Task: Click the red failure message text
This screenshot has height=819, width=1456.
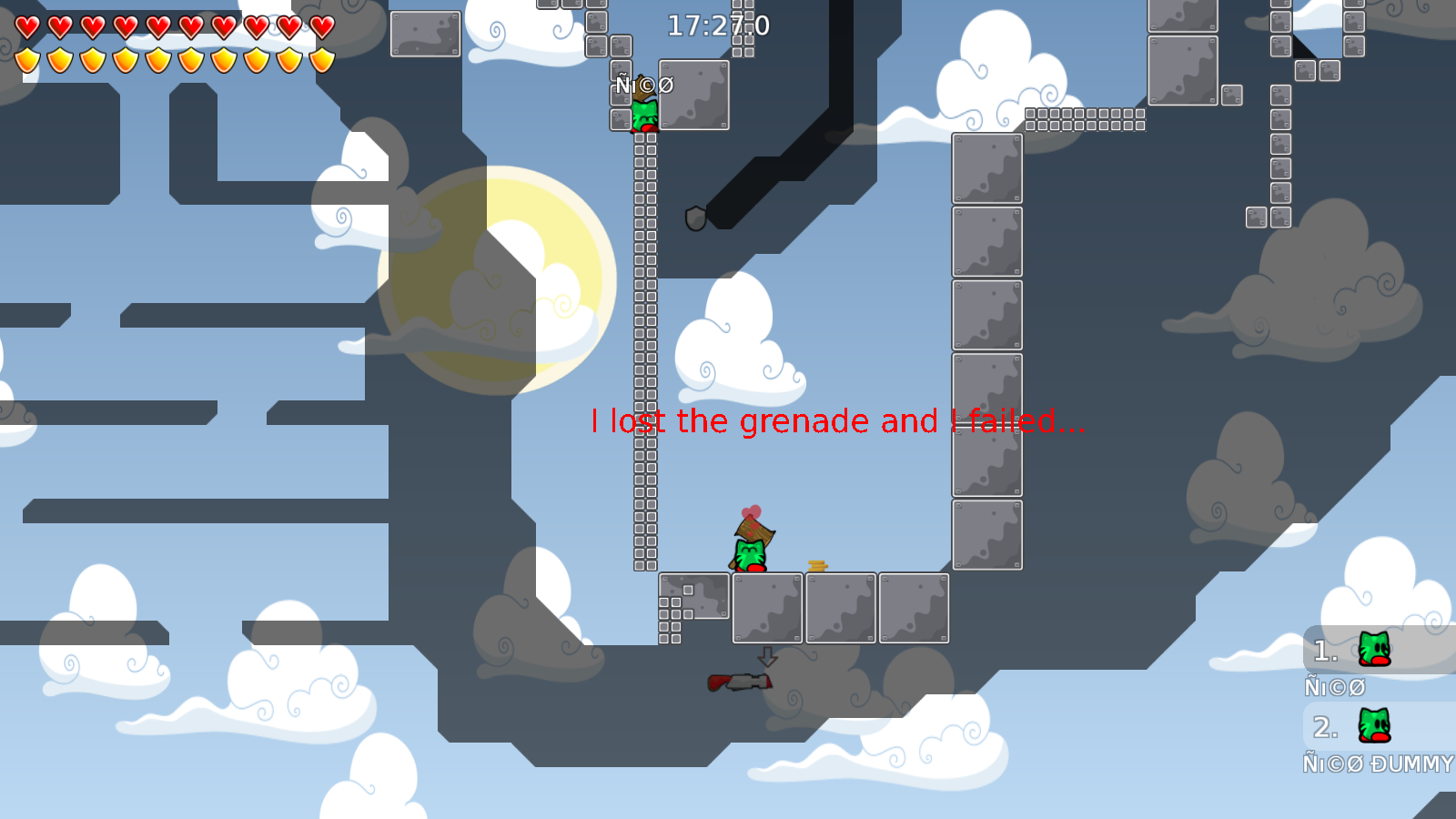Action: pos(838,421)
